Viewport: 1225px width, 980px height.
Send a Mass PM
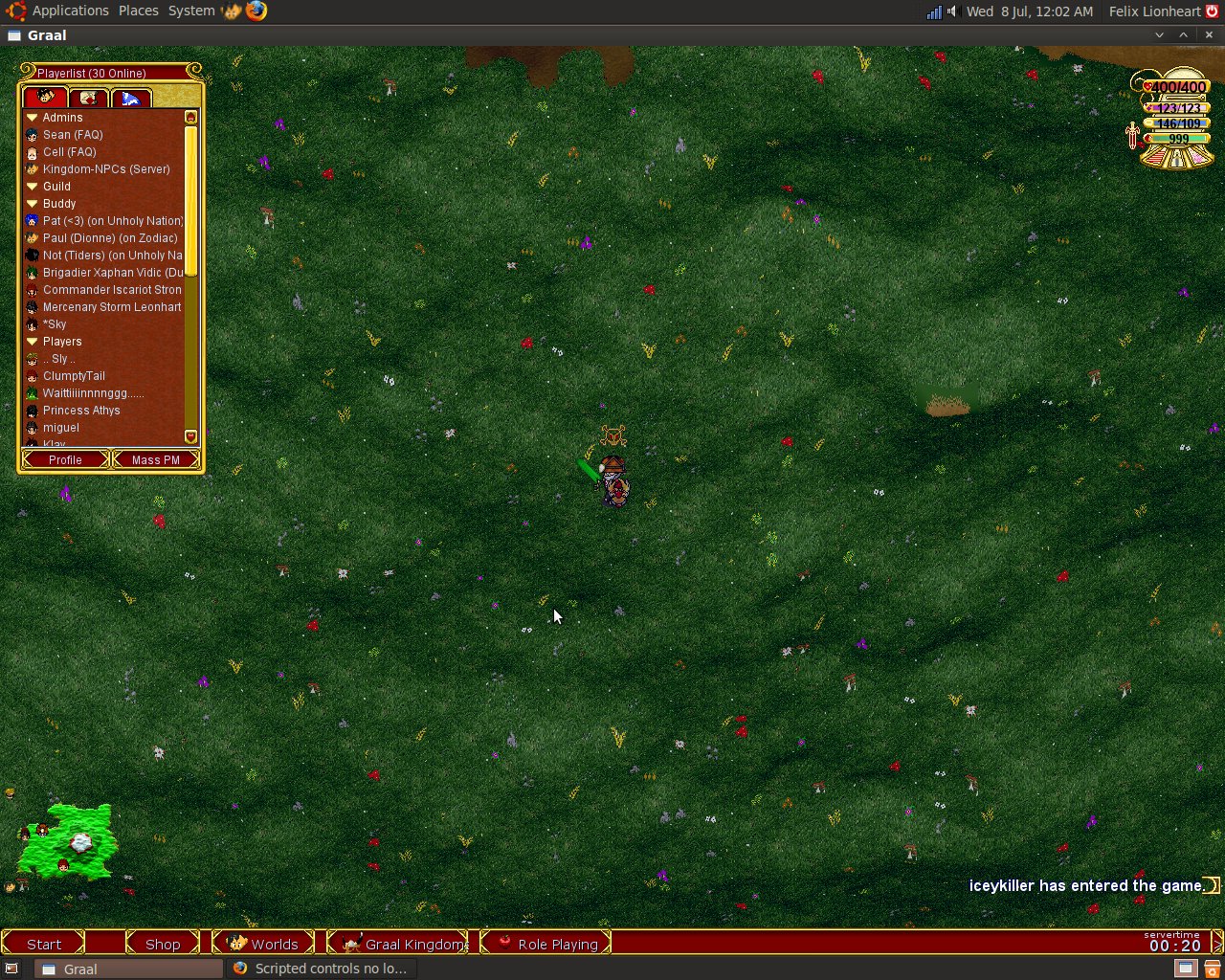click(x=155, y=460)
